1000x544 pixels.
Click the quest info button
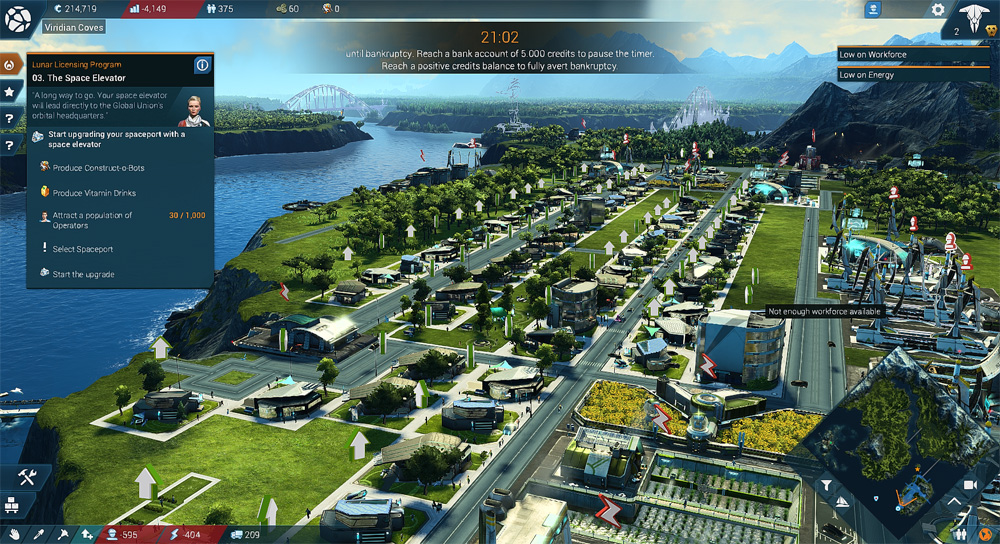coord(202,66)
